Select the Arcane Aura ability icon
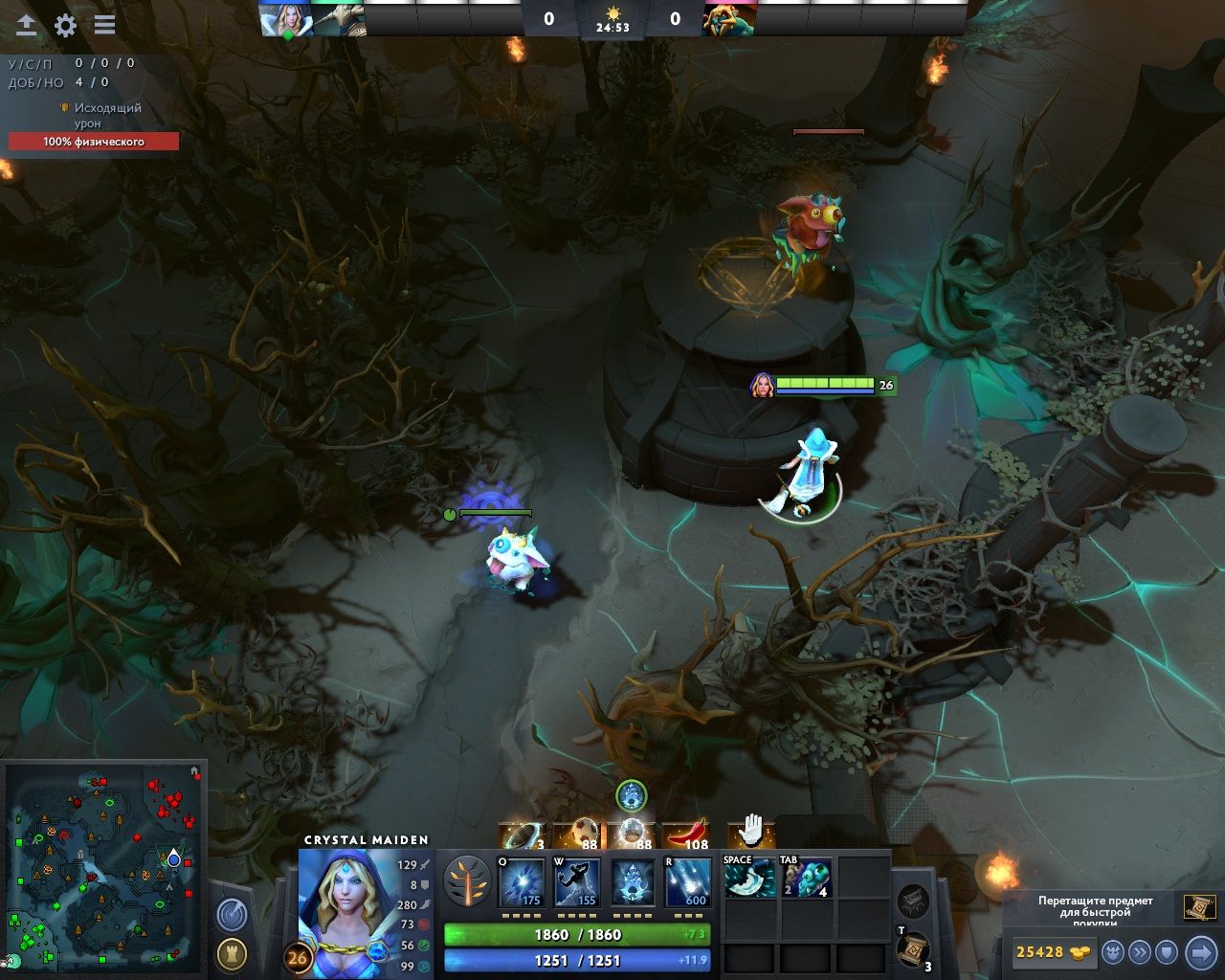The width and height of the screenshot is (1225, 980). (633, 882)
